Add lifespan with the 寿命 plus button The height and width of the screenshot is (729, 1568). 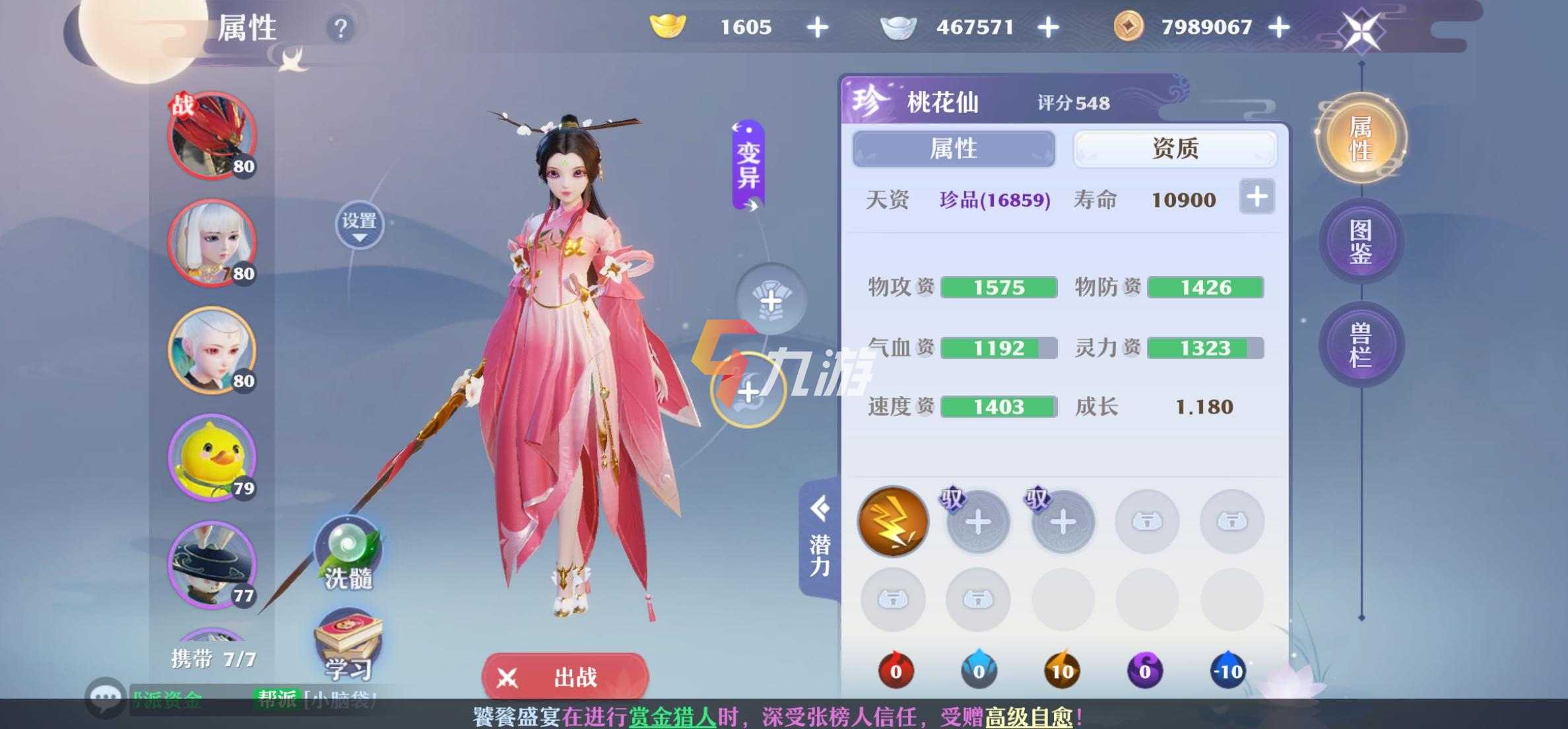(x=1257, y=197)
